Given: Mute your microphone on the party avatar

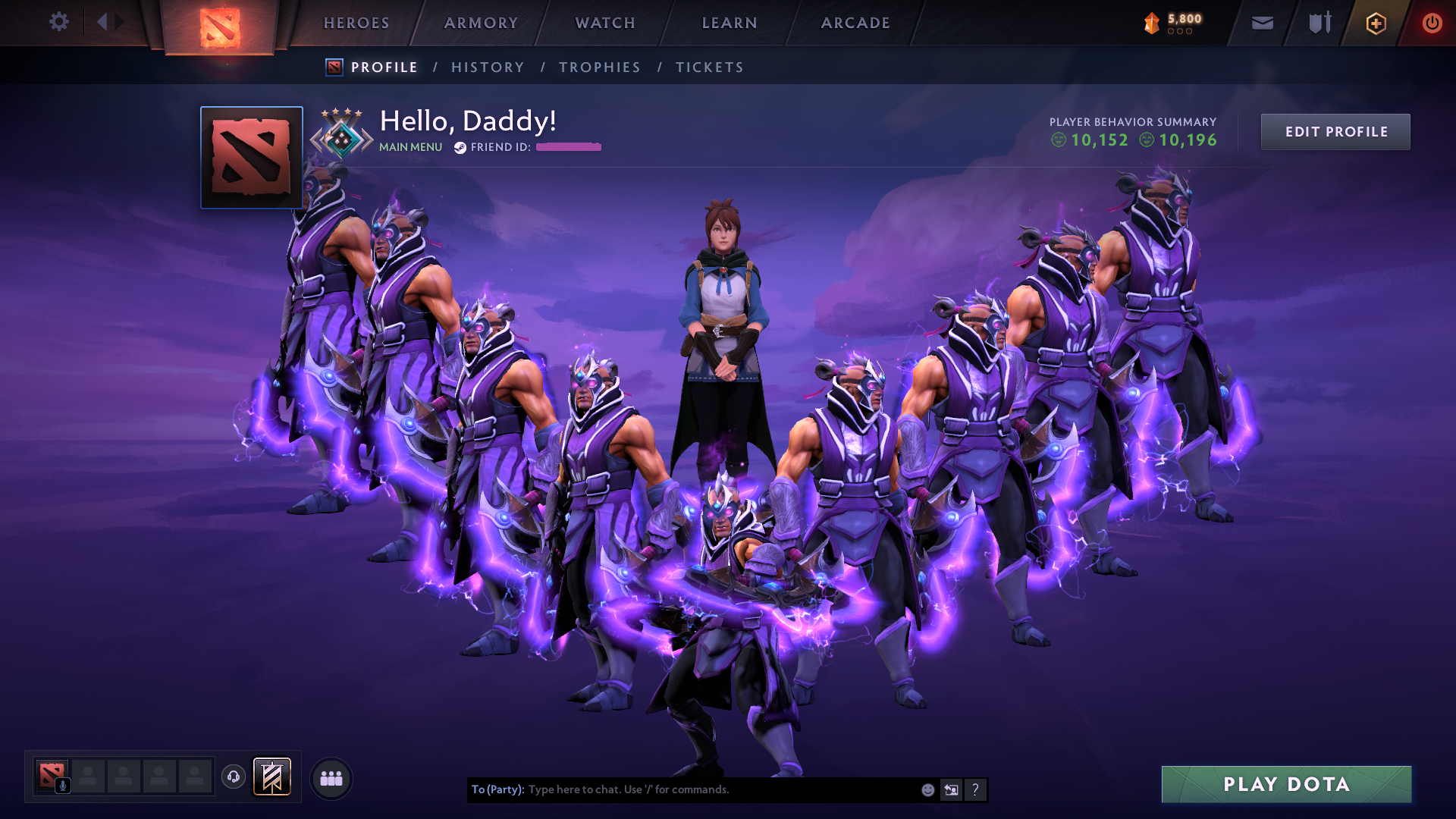Looking at the screenshot, I should (62, 784).
